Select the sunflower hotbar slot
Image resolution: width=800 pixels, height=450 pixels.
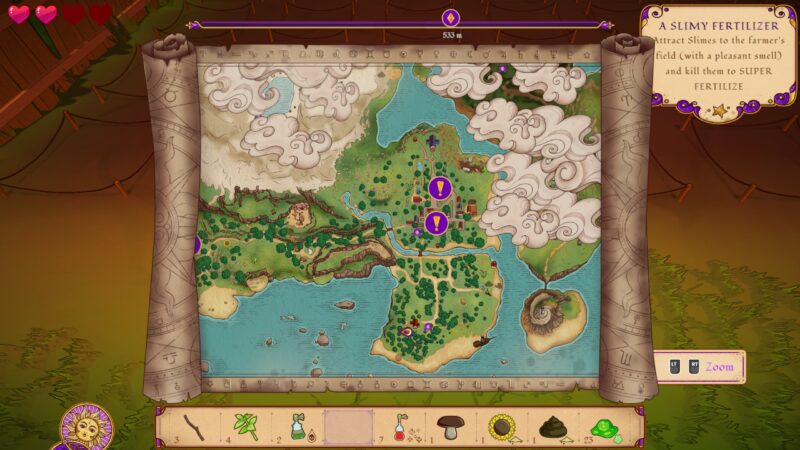tap(501, 427)
